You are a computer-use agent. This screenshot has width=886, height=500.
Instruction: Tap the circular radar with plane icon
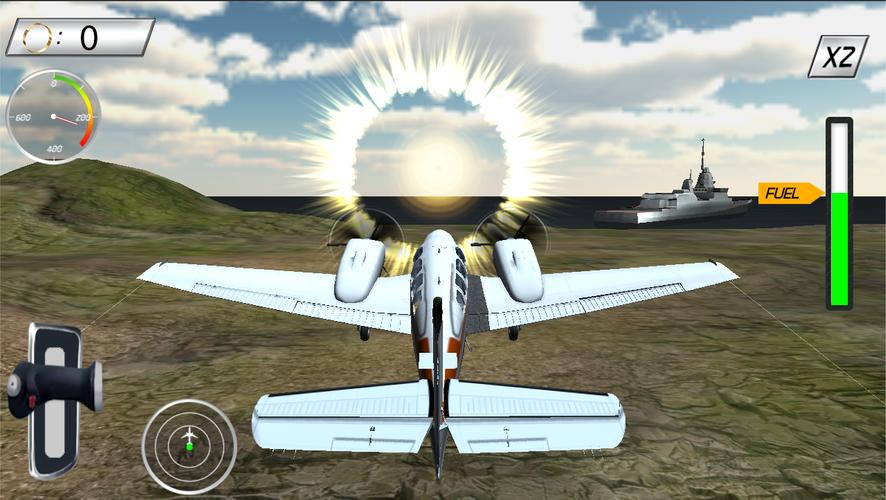[x=189, y=445]
